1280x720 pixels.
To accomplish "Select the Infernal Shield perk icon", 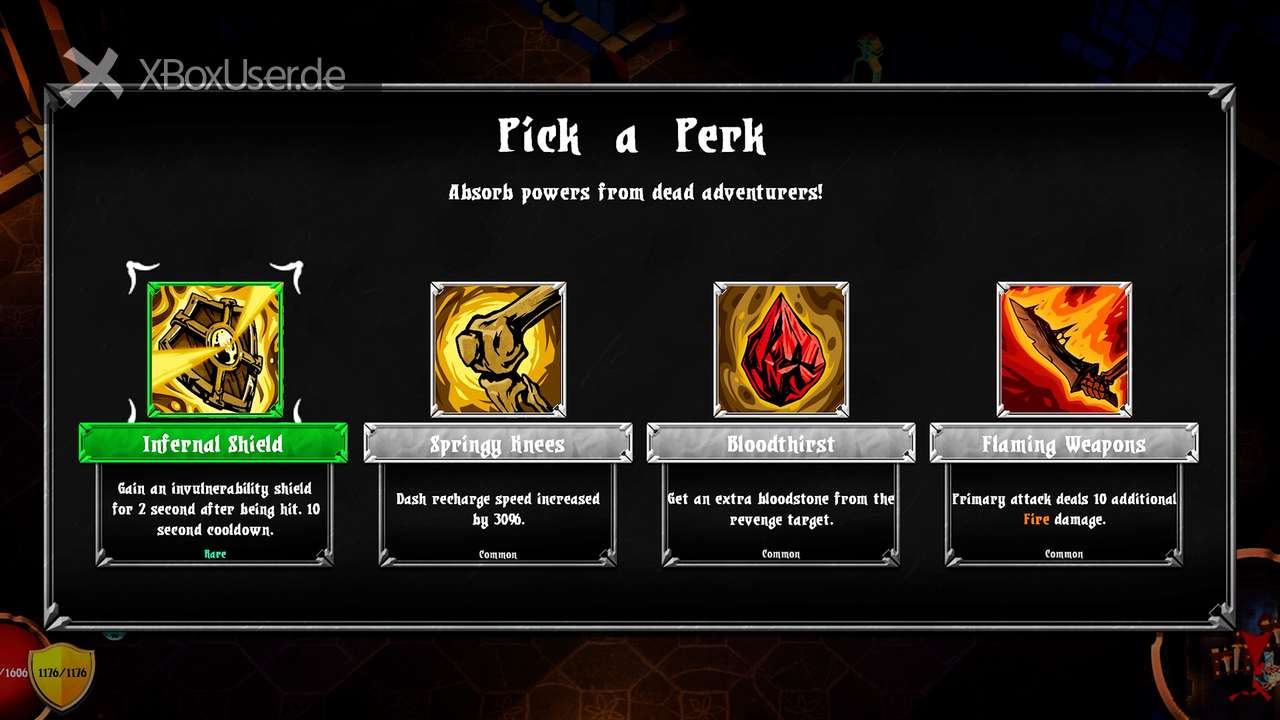I will [x=215, y=349].
